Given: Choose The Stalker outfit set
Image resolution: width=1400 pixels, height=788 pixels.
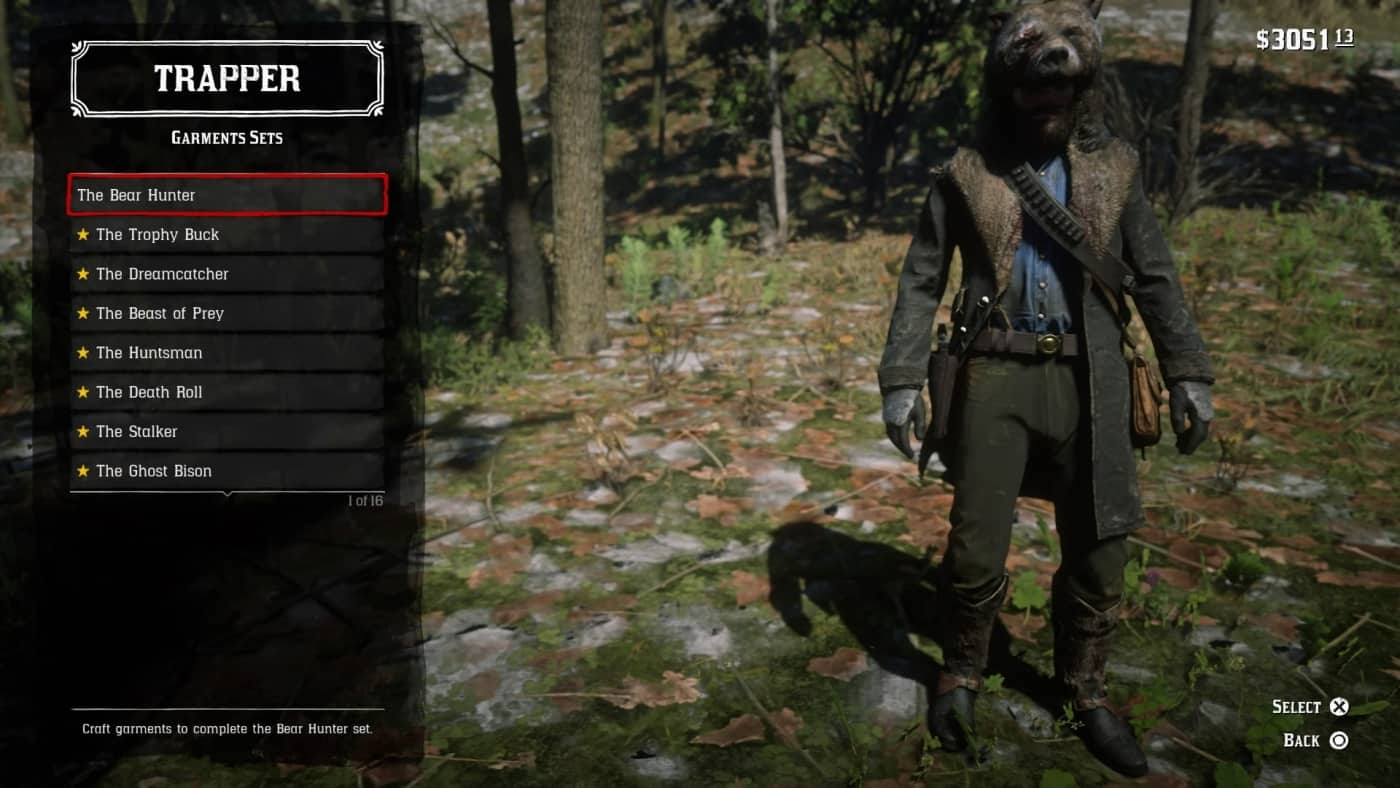Looking at the screenshot, I should click(x=227, y=431).
